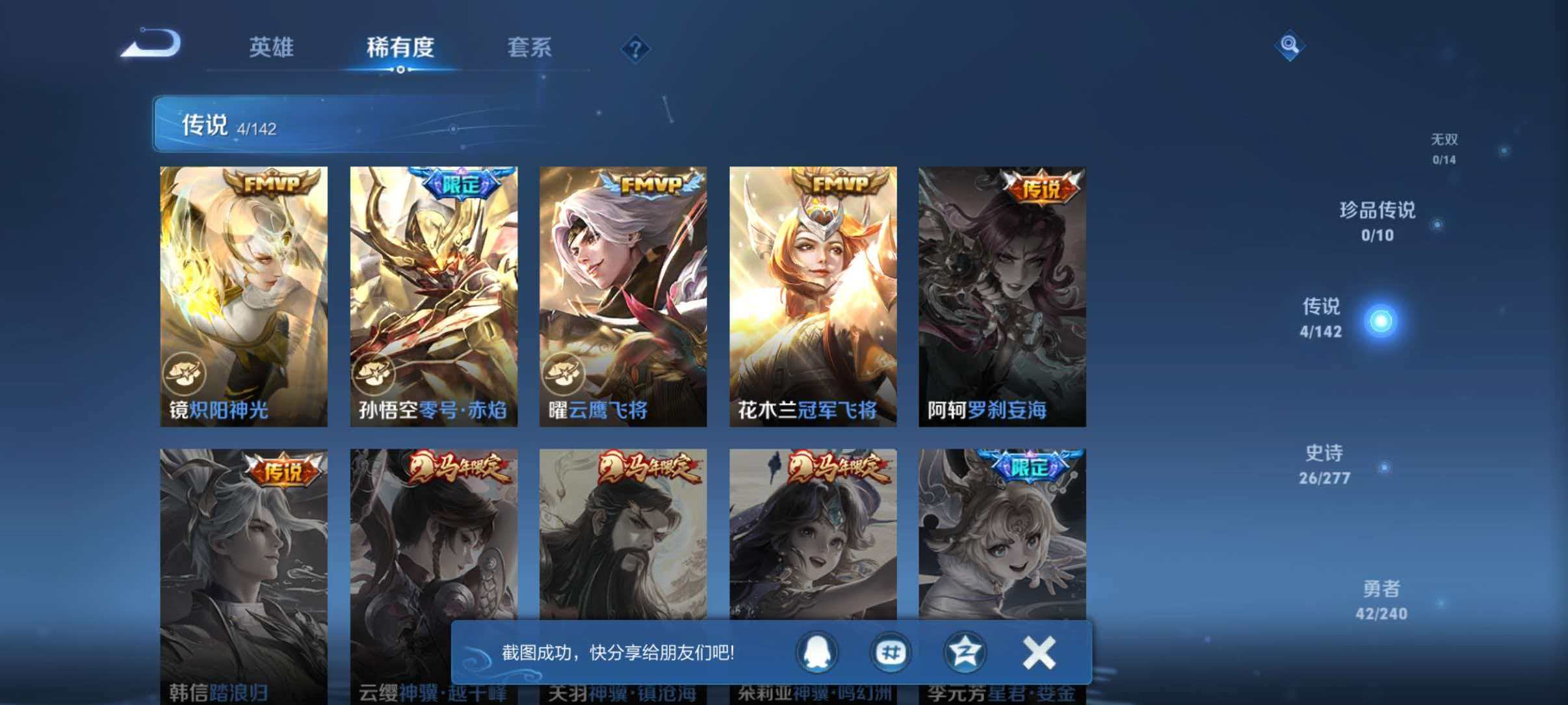Open the help question mark icon
The width and height of the screenshot is (1568, 705).
pos(636,47)
